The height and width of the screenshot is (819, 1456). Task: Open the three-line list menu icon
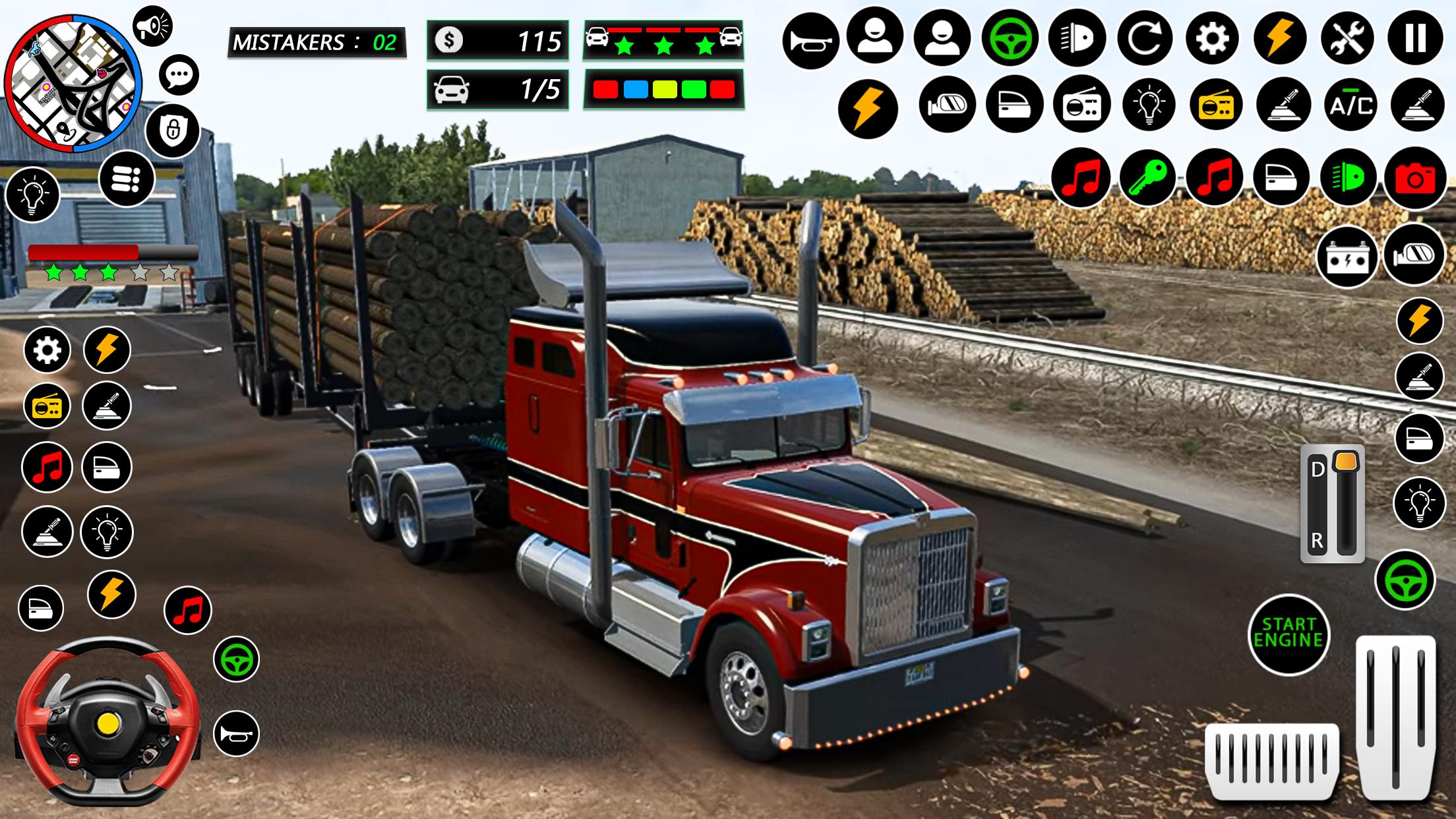pos(127,179)
